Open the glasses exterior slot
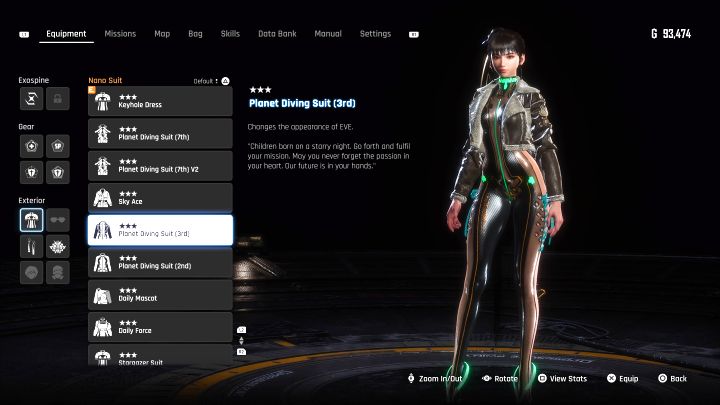Viewport: 720px width, 405px height. click(x=58, y=220)
